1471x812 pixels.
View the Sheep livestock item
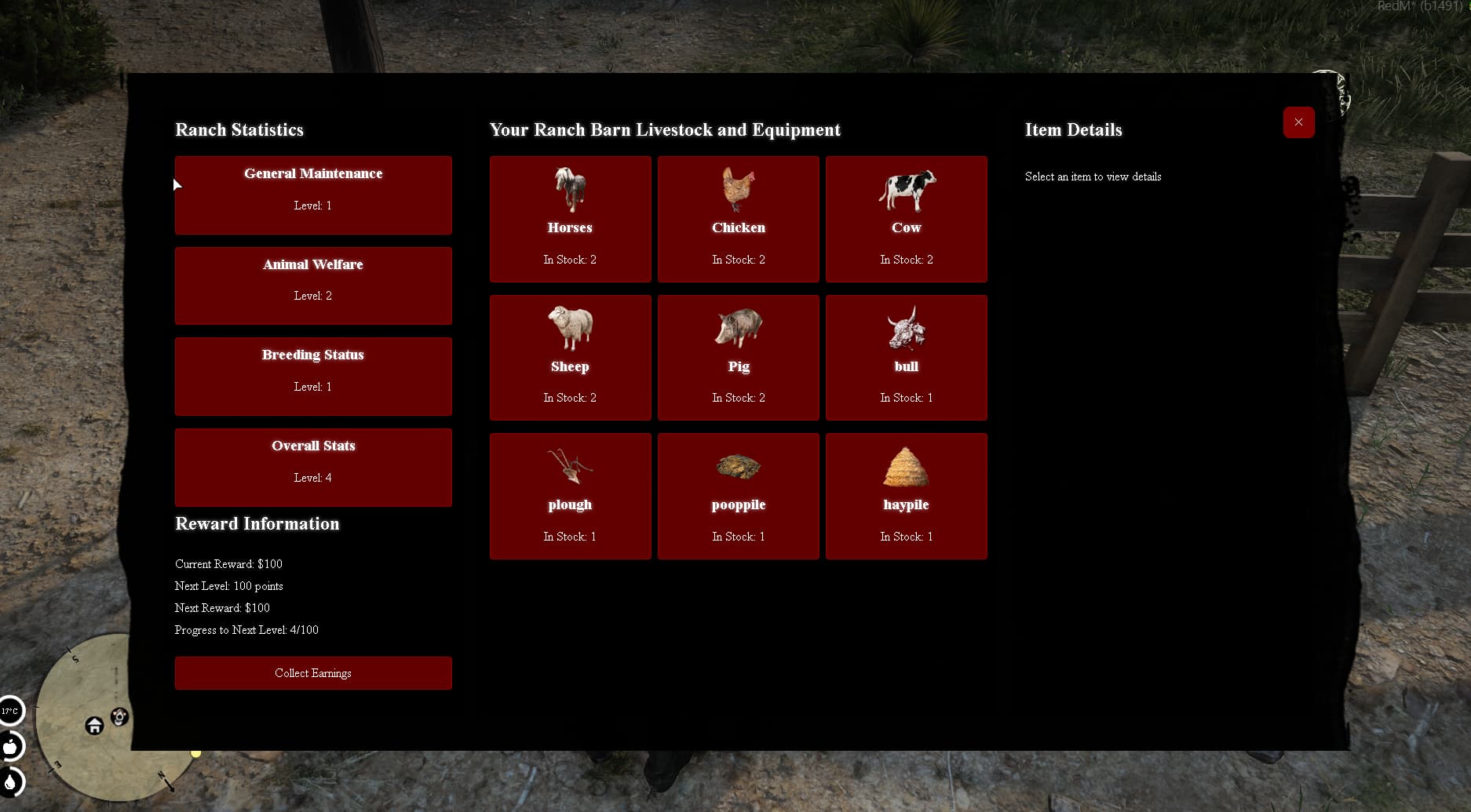(x=570, y=357)
